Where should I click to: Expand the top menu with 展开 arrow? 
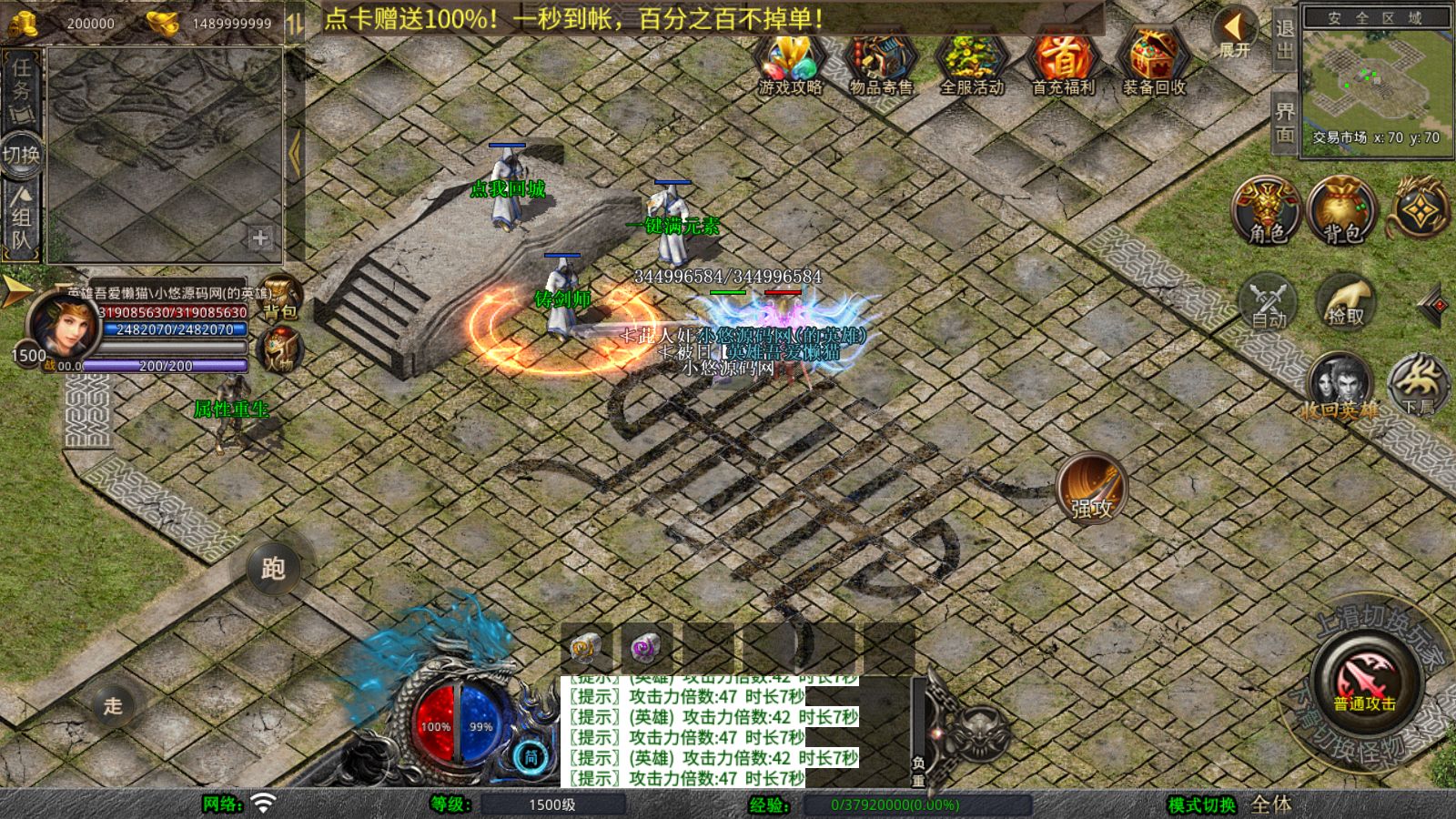(1235, 33)
